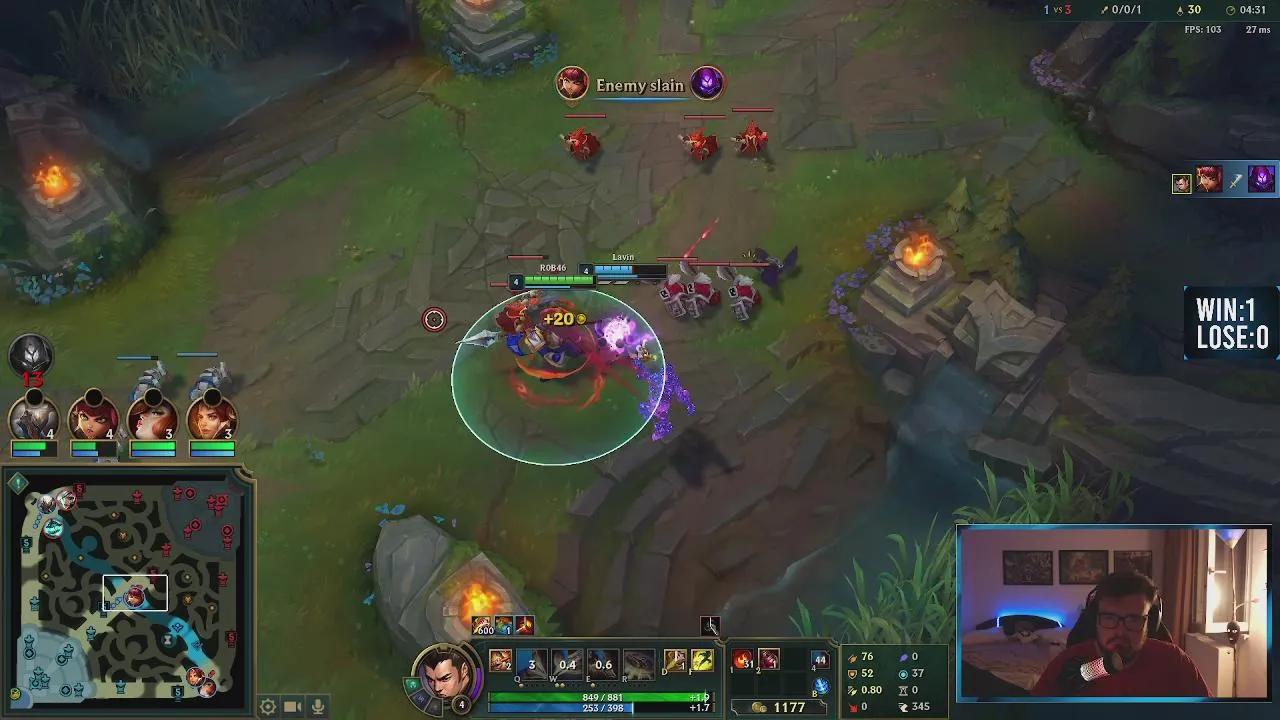1280x720 pixels.
Task: Click the attack damage stat icon showing 76
Action: 853,657
